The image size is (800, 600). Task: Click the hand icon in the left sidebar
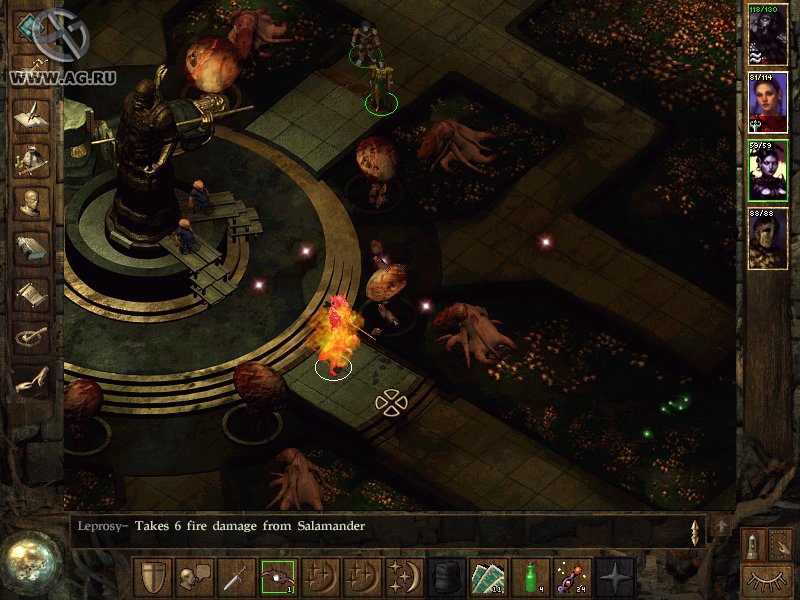(x=31, y=382)
